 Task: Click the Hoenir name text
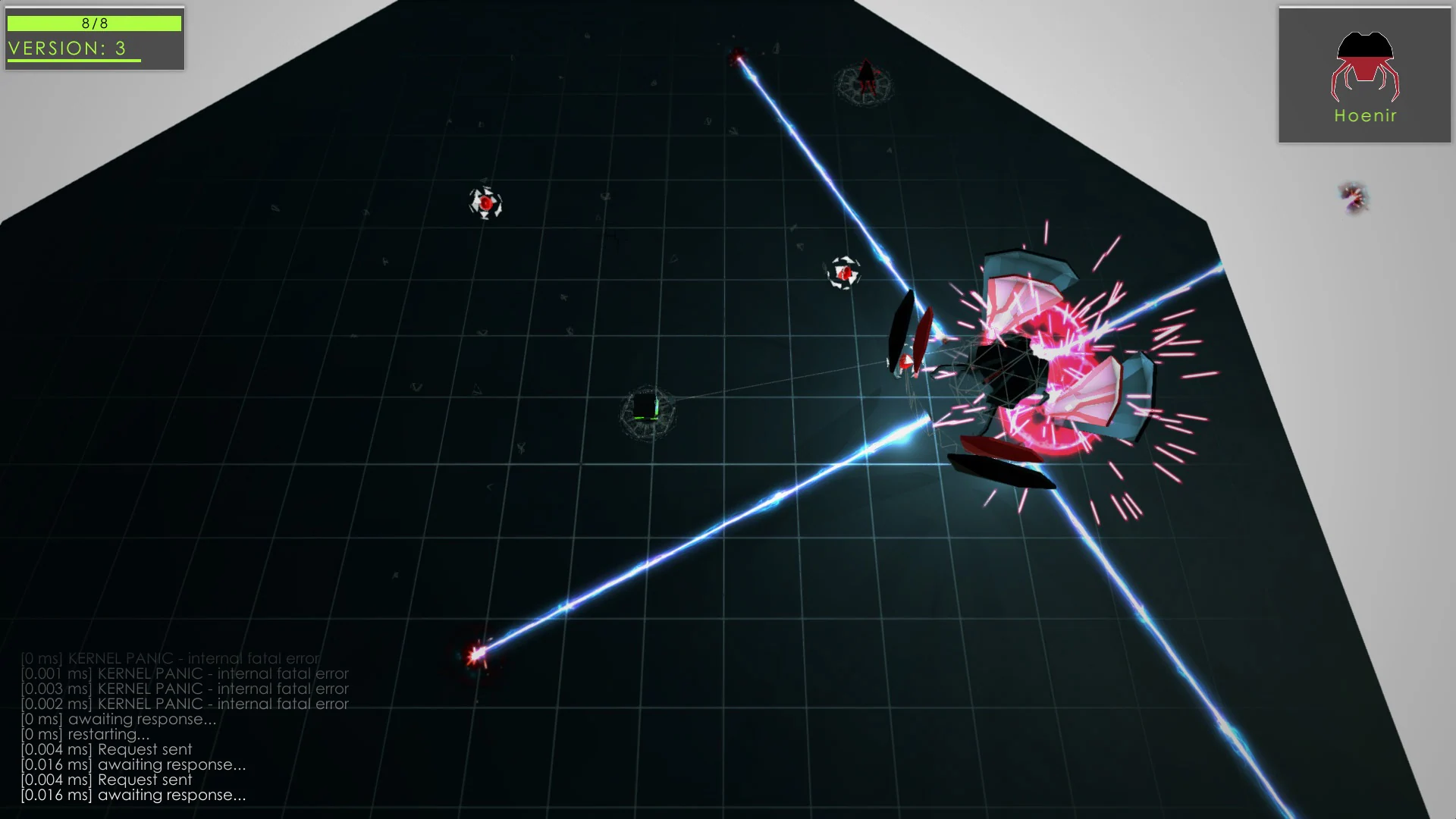point(1364,115)
